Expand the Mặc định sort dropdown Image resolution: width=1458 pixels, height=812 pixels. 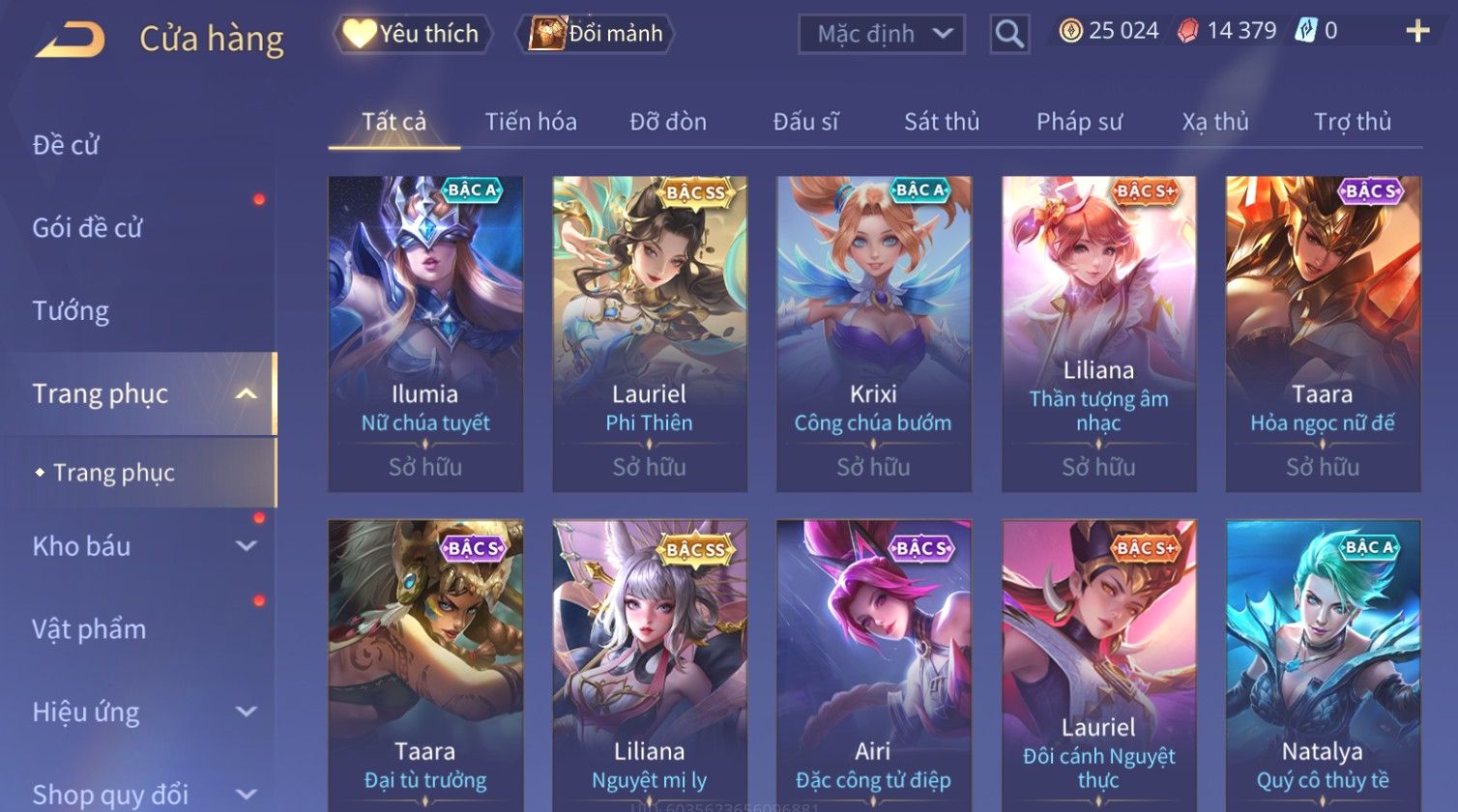(x=881, y=34)
